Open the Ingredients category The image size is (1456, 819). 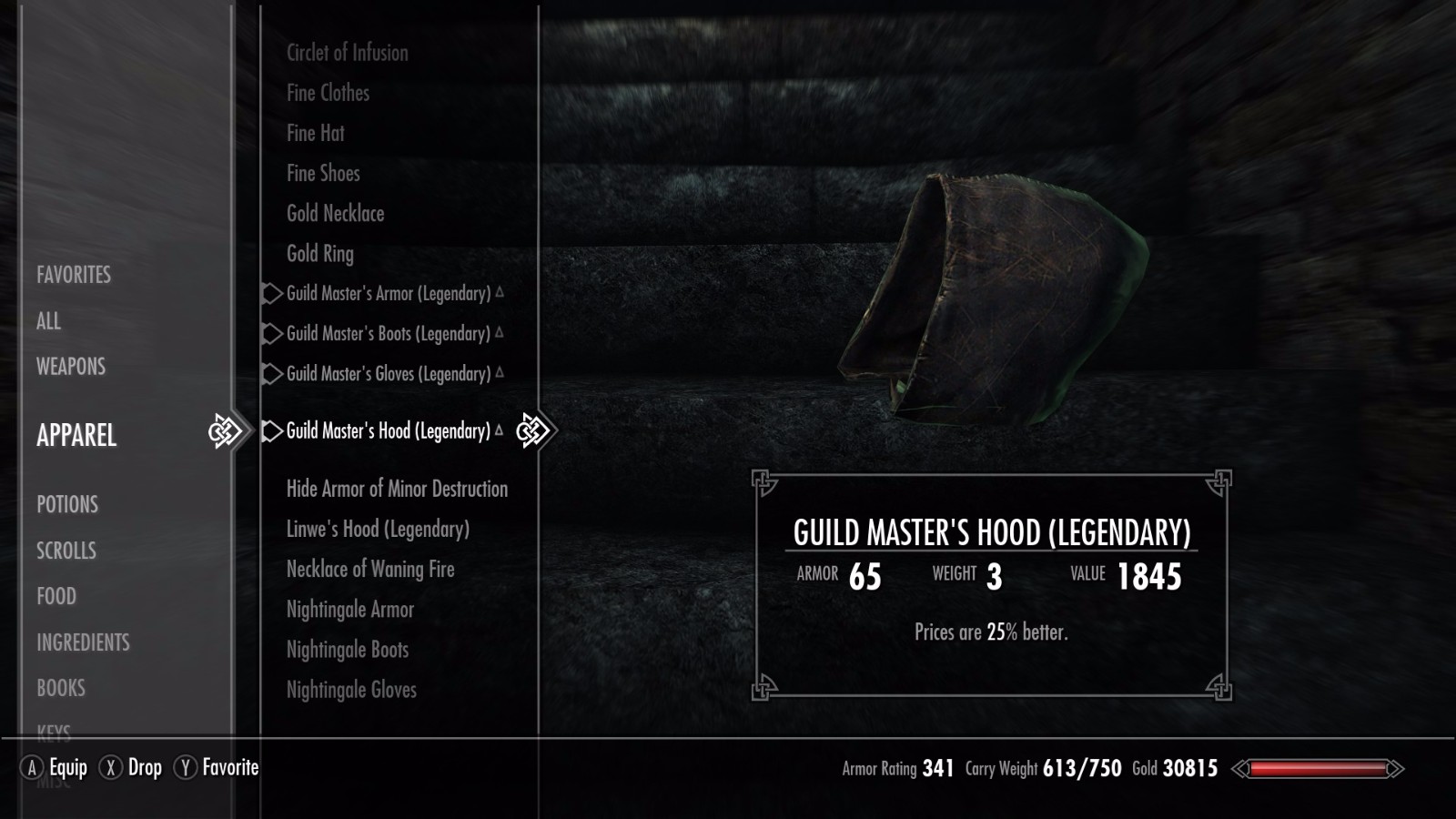pyautogui.click(x=83, y=642)
